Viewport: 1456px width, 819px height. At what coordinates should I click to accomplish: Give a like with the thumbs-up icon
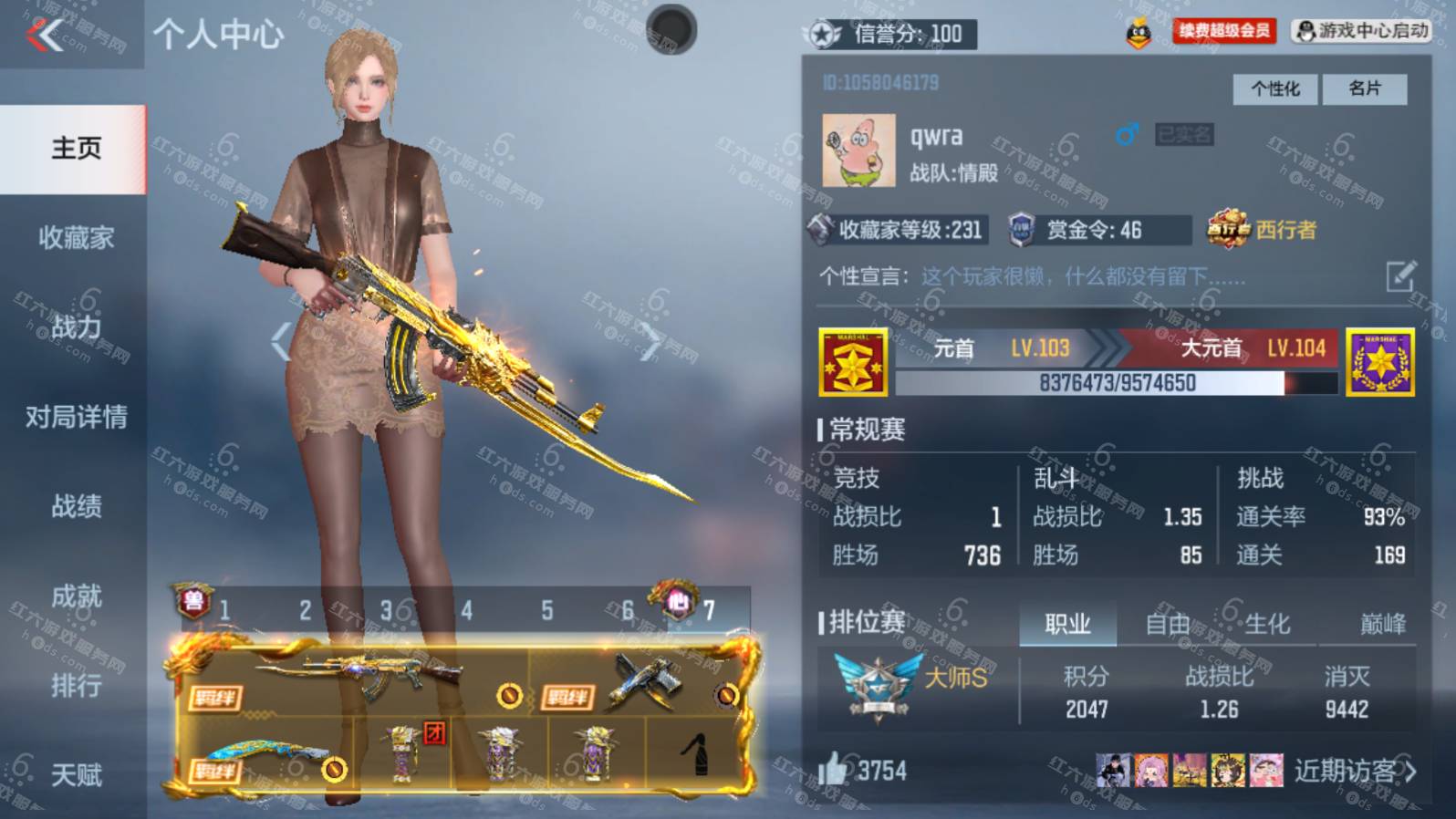pyautogui.click(x=831, y=771)
